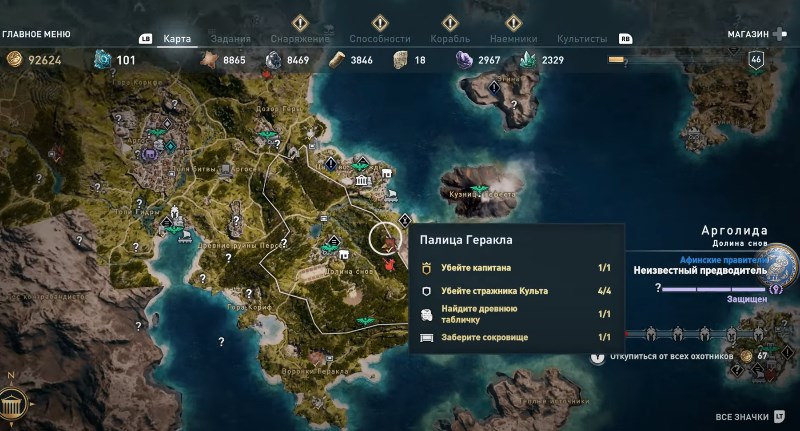Switch to the Способности tab
The image size is (800, 431).
(x=379, y=39)
